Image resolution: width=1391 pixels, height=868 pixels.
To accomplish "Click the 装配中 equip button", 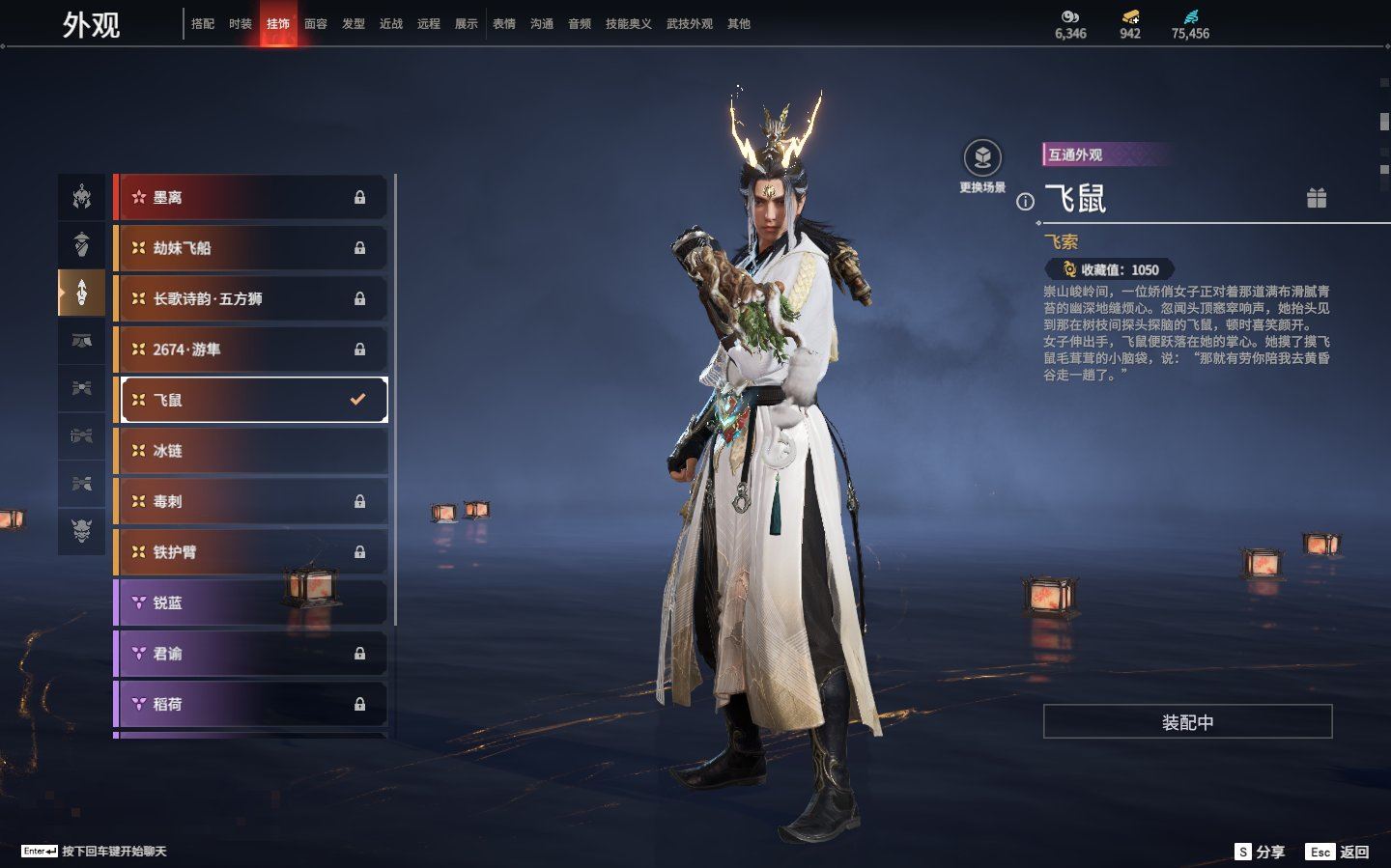I will tap(1187, 722).
